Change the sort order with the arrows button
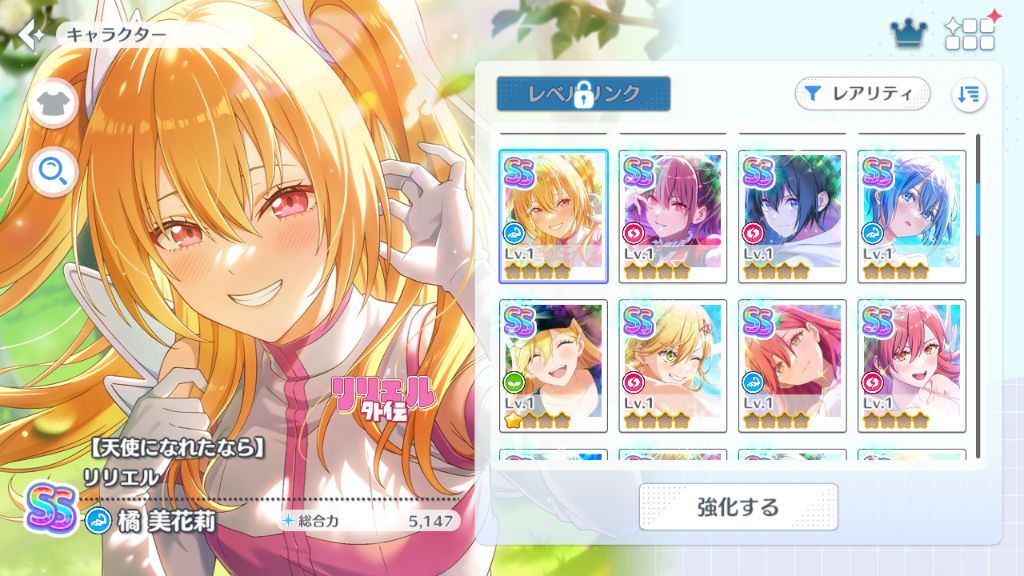This screenshot has height=576, width=1024. pos(968,94)
